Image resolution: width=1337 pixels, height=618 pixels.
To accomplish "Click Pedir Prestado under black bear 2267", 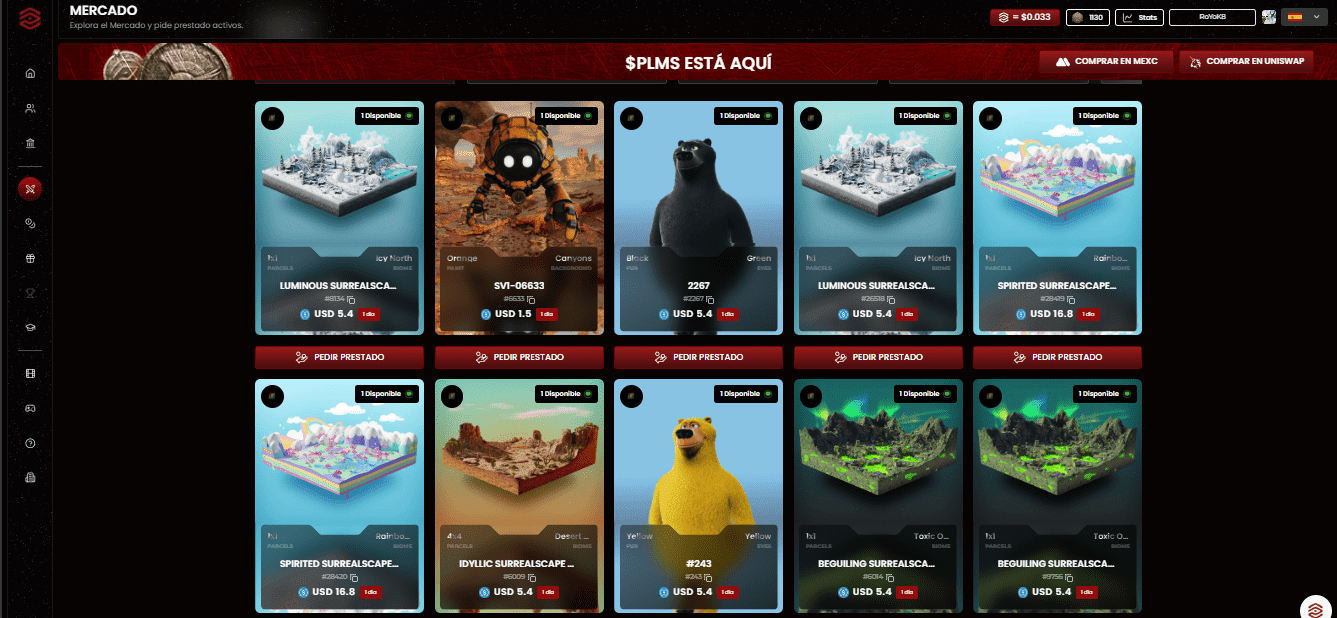I will click(x=698, y=357).
